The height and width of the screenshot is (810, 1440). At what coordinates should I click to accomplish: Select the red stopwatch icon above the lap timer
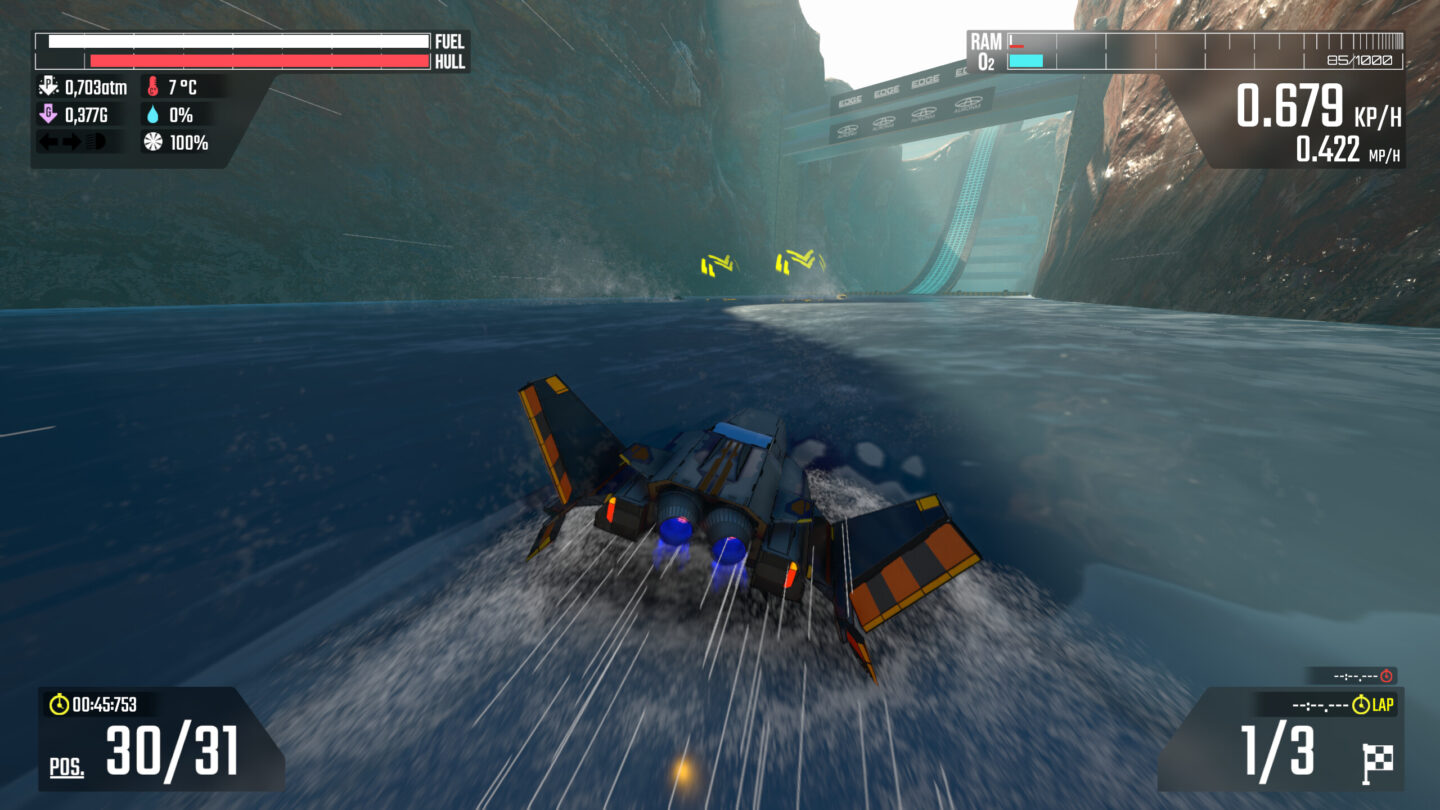[1385, 674]
